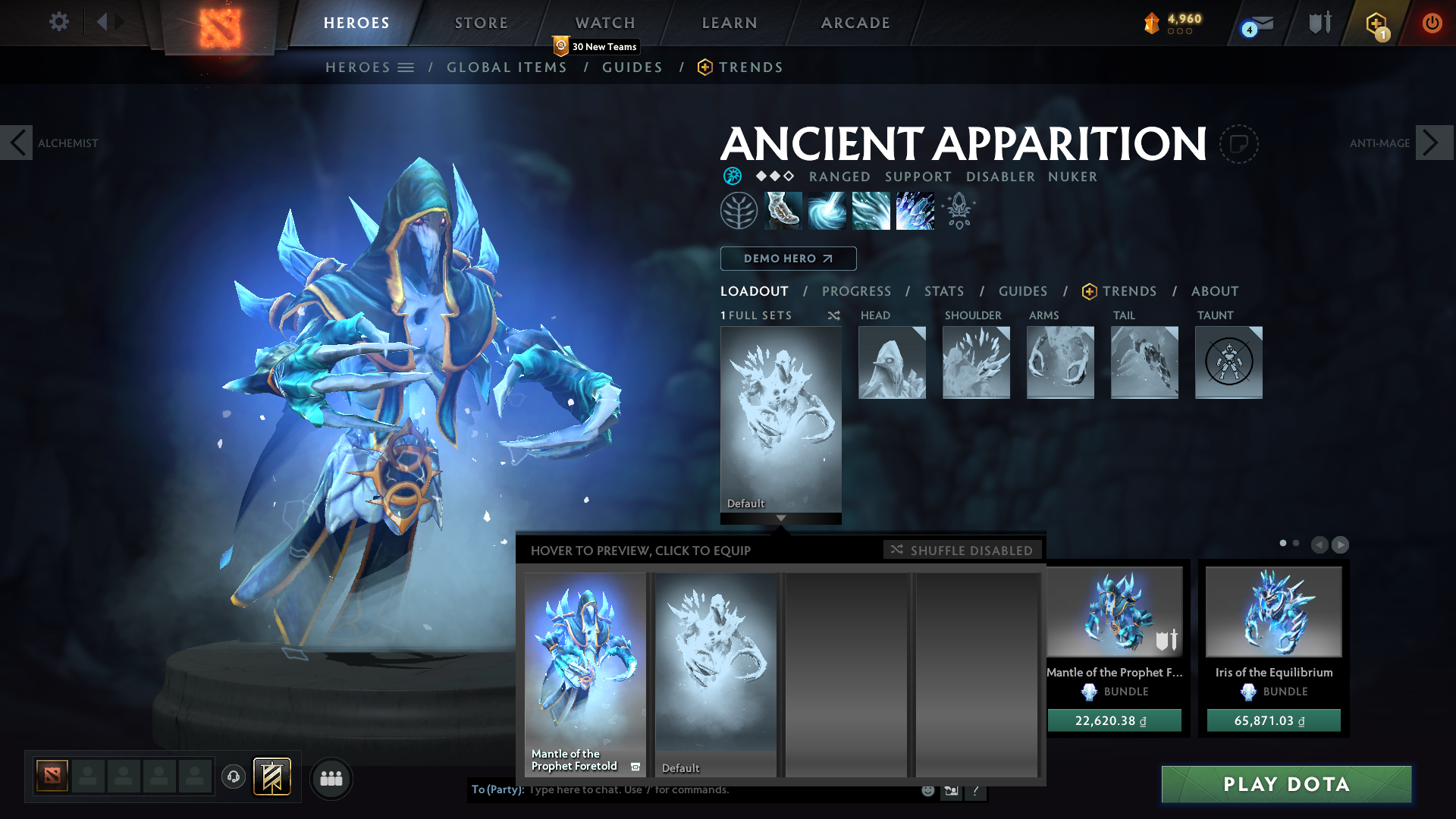The height and width of the screenshot is (819, 1456).
Task: Disable party voice with the headset icon
Action: pyautogui.click(x=234, y=778)
